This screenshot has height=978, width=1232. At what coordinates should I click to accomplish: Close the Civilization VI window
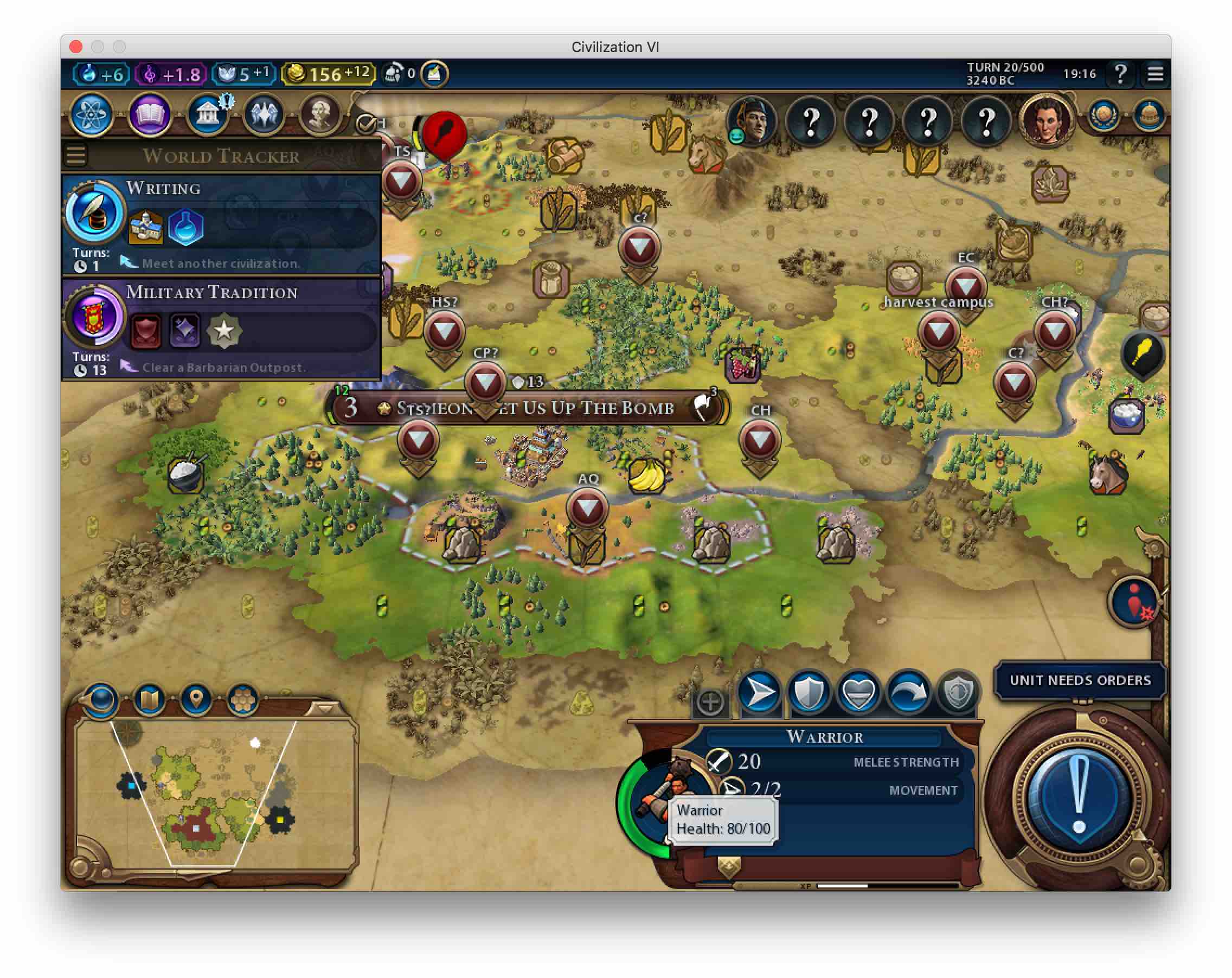(76, 46)
